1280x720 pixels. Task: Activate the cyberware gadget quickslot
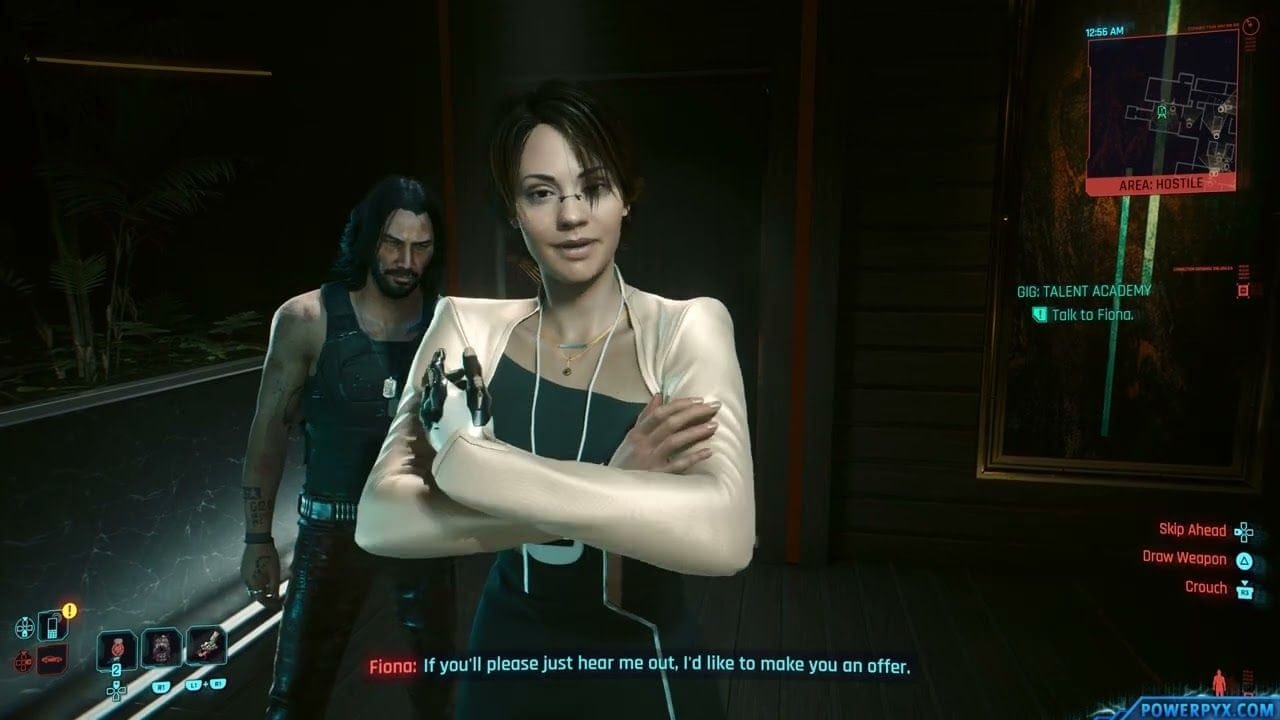tap(206, 646)
